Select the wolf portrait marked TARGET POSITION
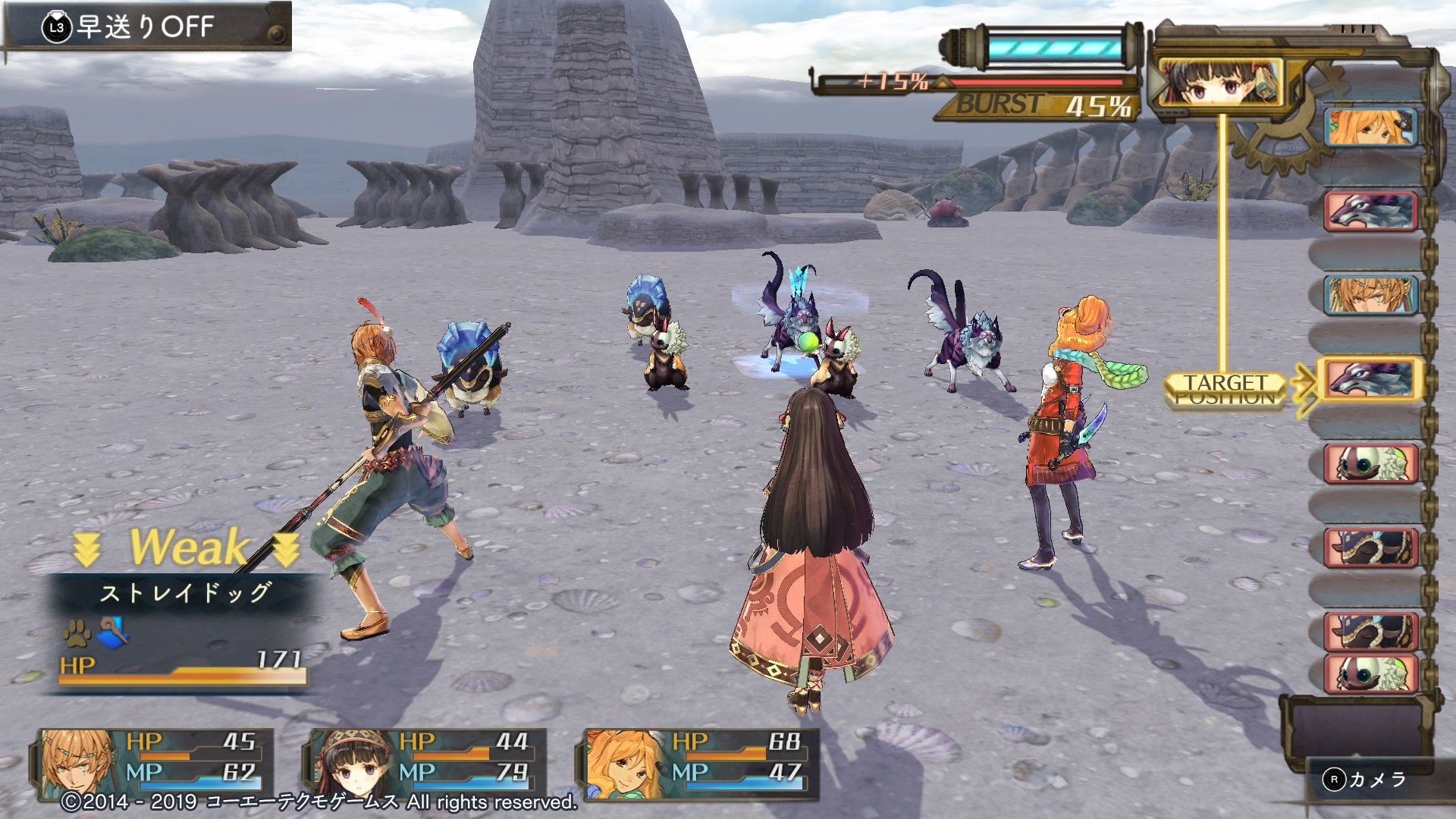Image resolution: width=1456 pixels, height=819 pixels. (x=1370, y=379)
